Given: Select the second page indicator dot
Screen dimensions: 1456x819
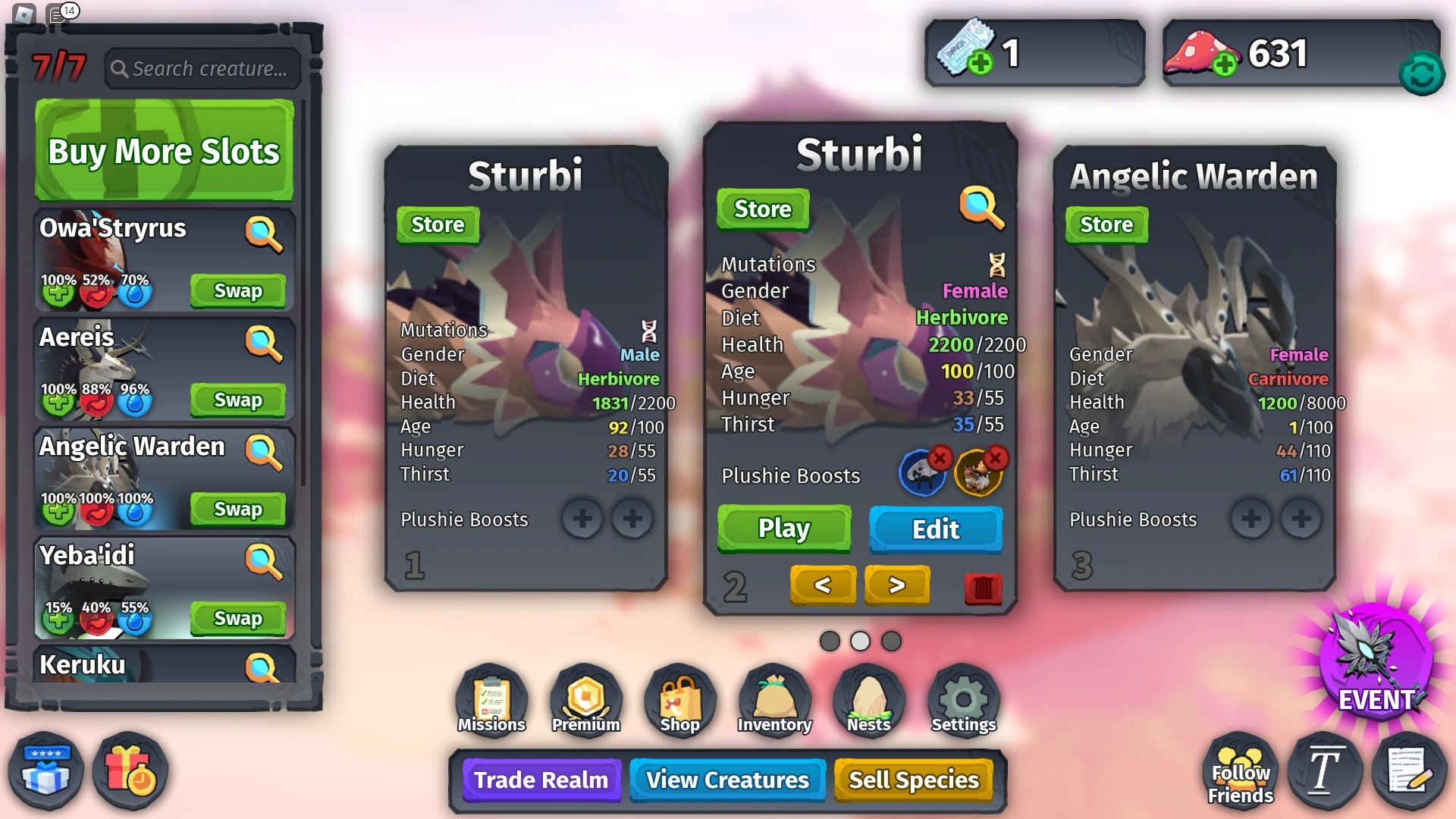Looking at the screenshot, I should [860, 641].
